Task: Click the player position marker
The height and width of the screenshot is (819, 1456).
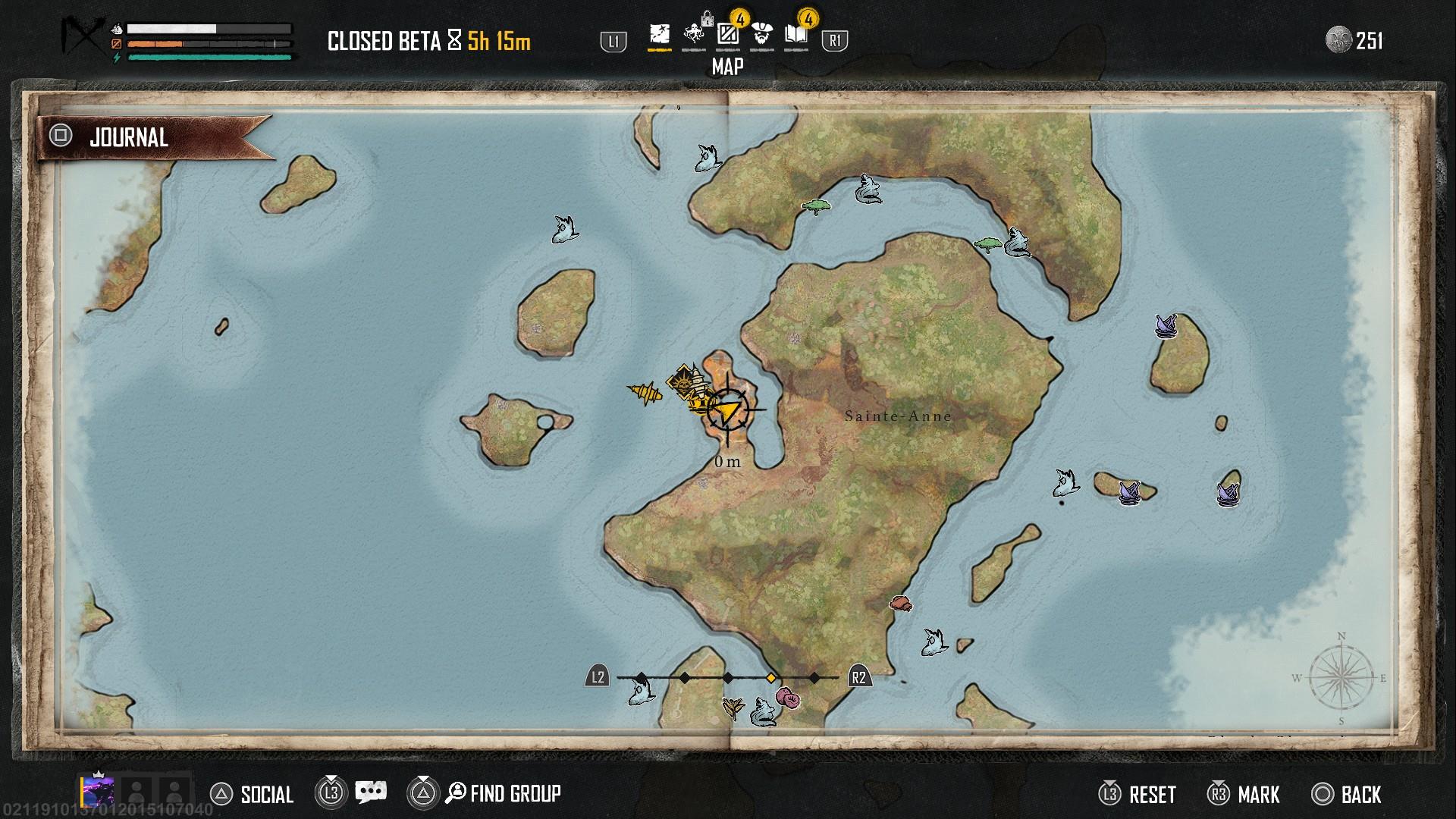Action: click(727, 410)
